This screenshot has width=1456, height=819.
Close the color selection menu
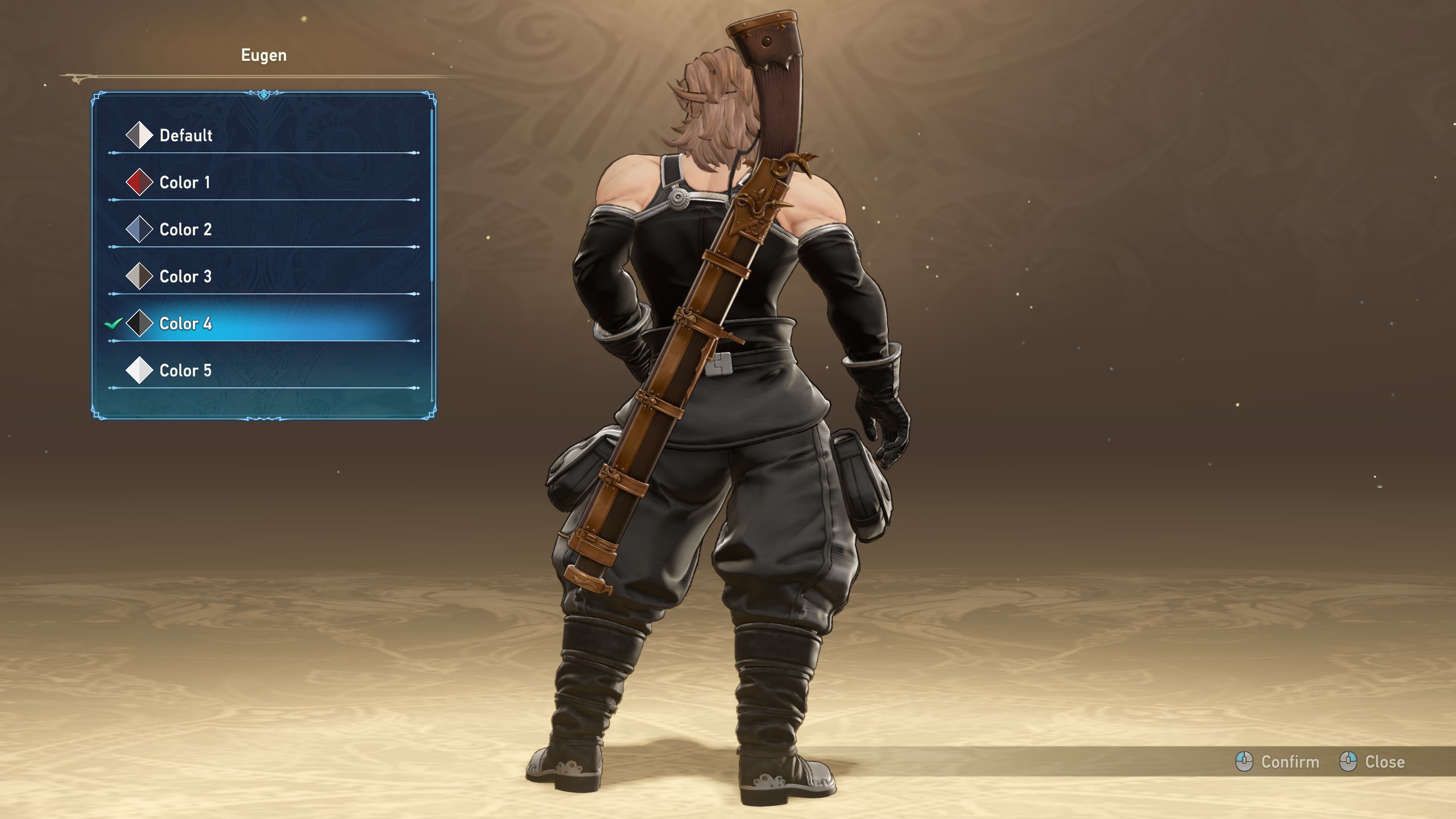click(1373, 762)
